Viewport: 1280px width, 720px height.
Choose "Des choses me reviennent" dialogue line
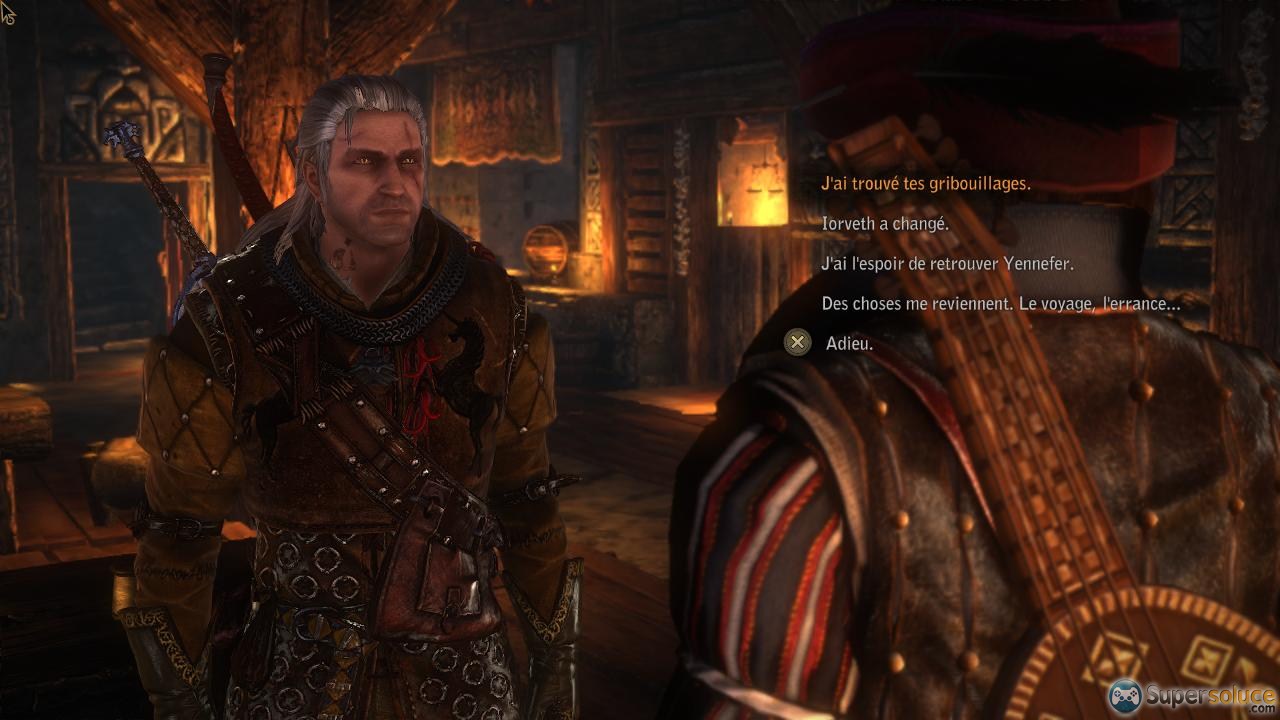click(1000, 303)
